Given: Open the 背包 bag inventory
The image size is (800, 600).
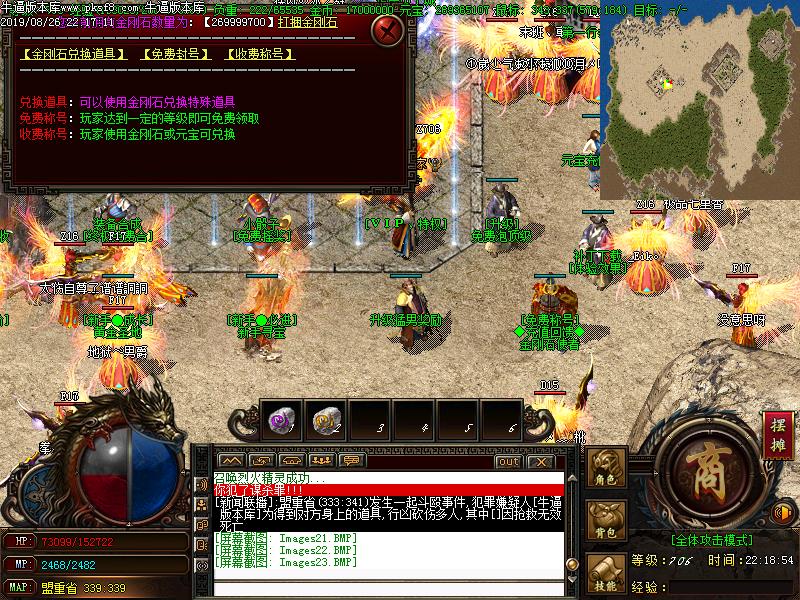Looking at the screenshot, I should 606,520.
